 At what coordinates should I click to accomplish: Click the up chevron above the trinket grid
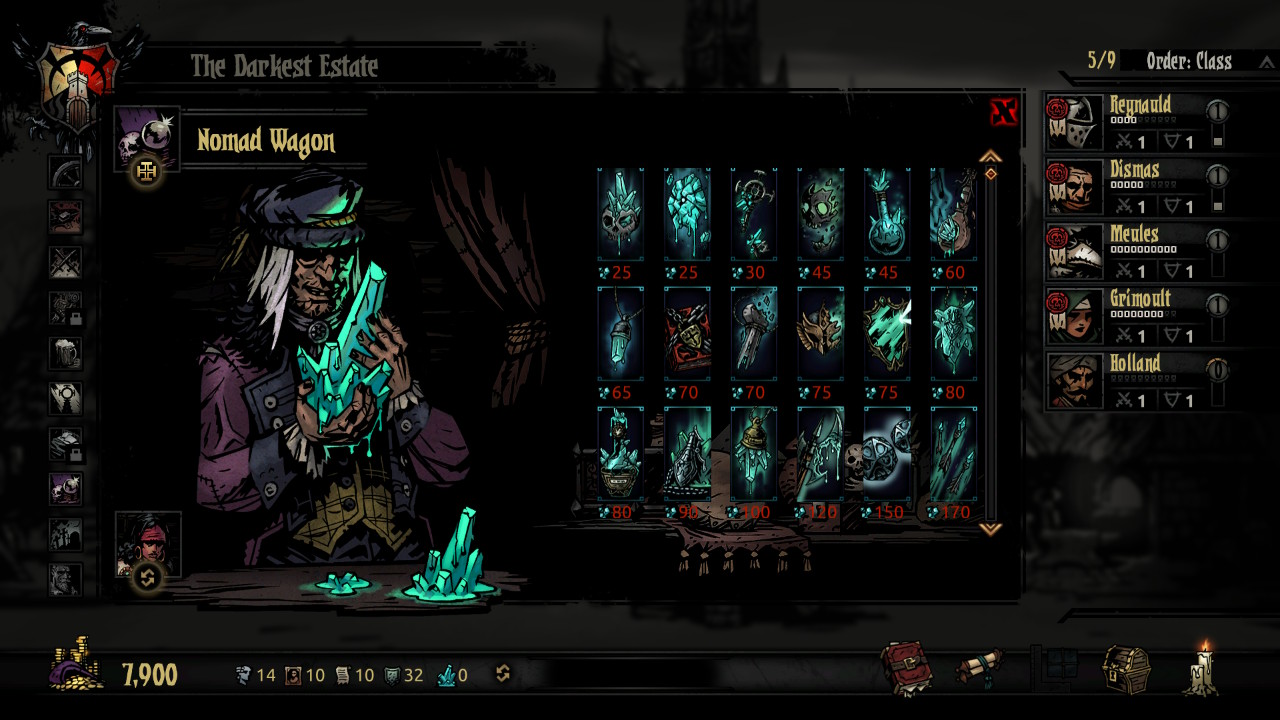(x=992, y=156)
